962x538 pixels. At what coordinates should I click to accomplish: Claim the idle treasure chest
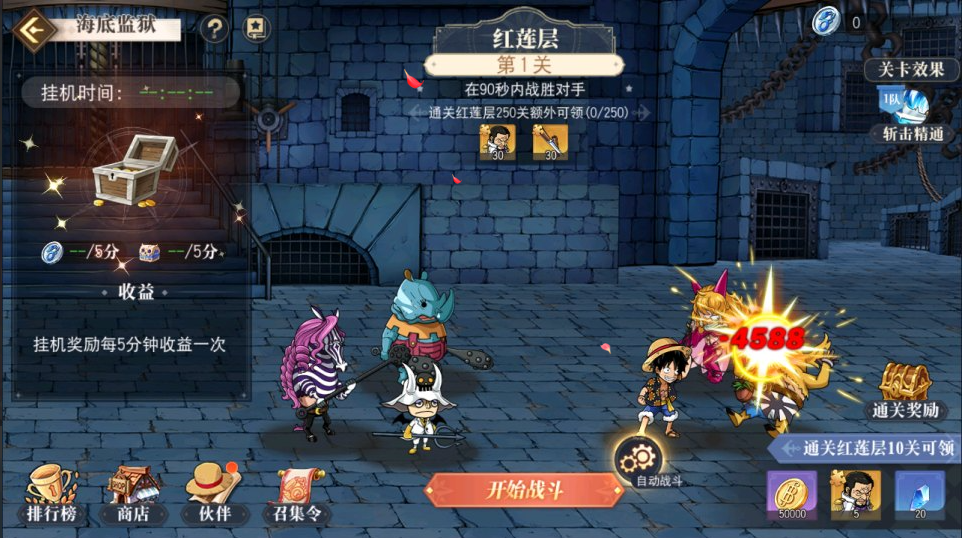tap(134, 170)
